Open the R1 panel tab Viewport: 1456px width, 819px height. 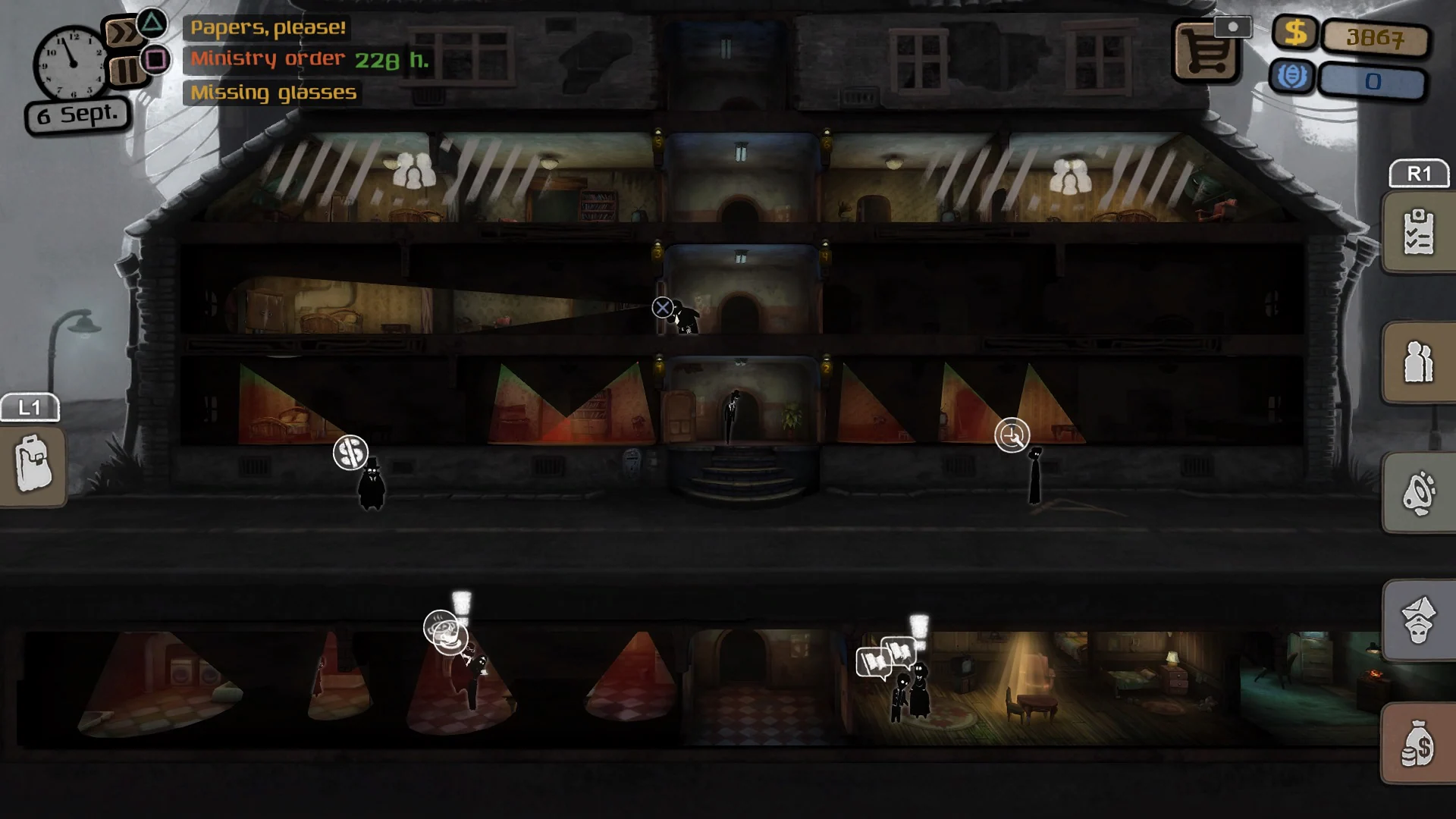click(1419, 173)
